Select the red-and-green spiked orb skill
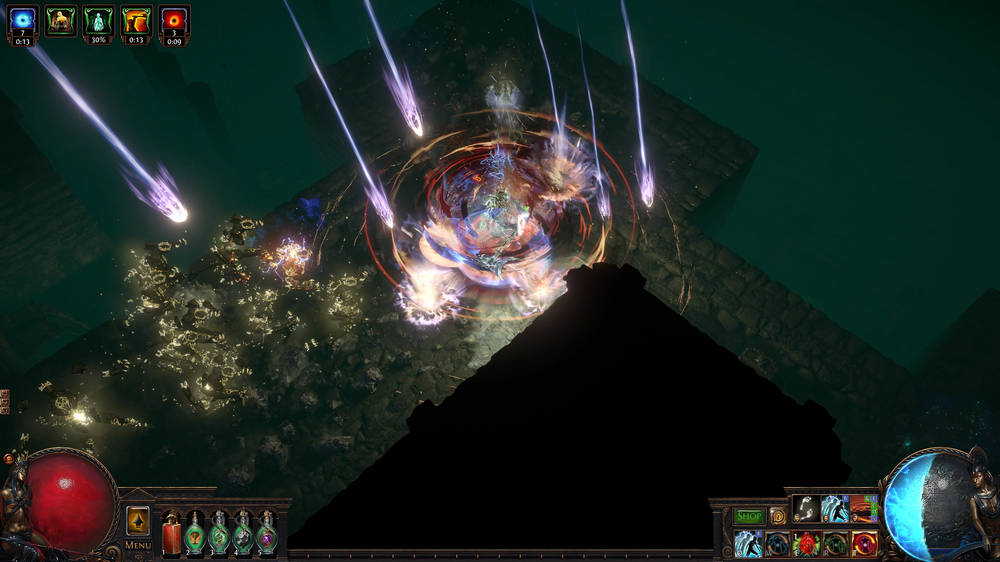 [x=806, y=544]
